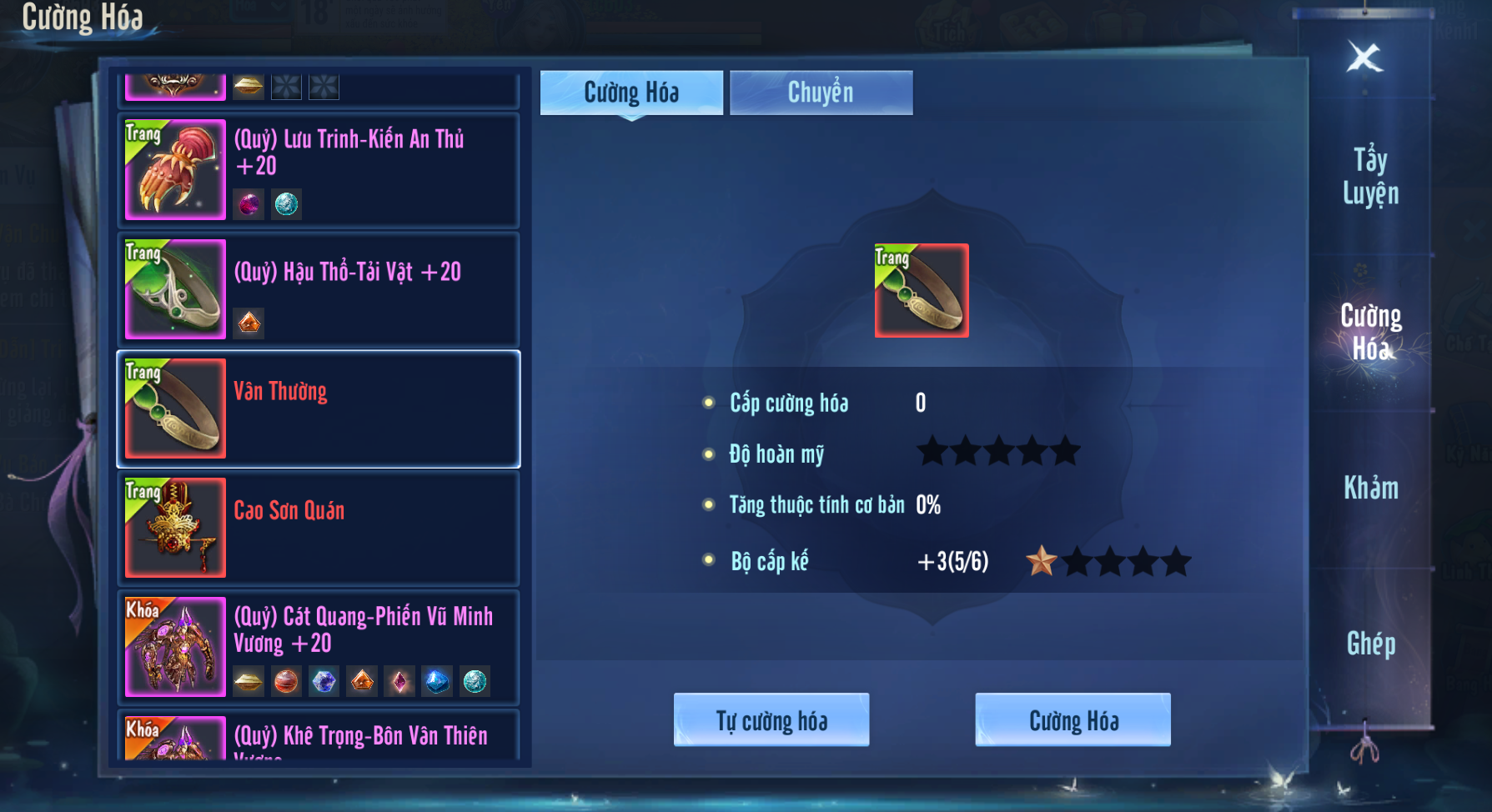Click the selected belt icon in center
The image size is (1492, 812).
922,290
